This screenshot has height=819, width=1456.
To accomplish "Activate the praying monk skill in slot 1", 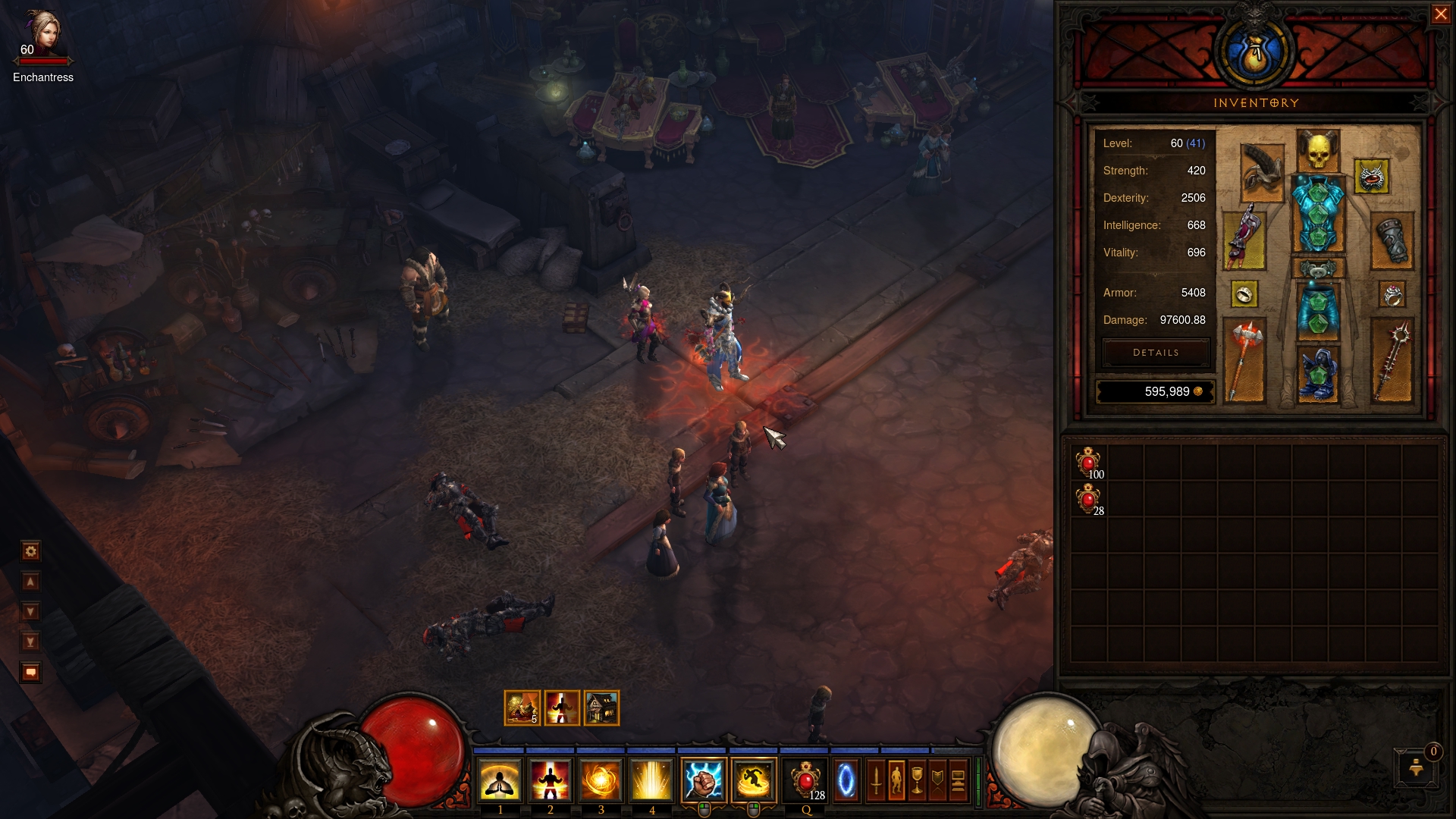I will 500,780.
